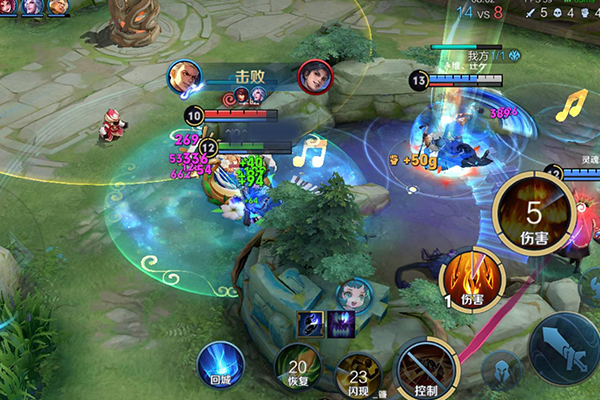
Task: Cast the 控制 control skill
Action: tap(427, 370)
